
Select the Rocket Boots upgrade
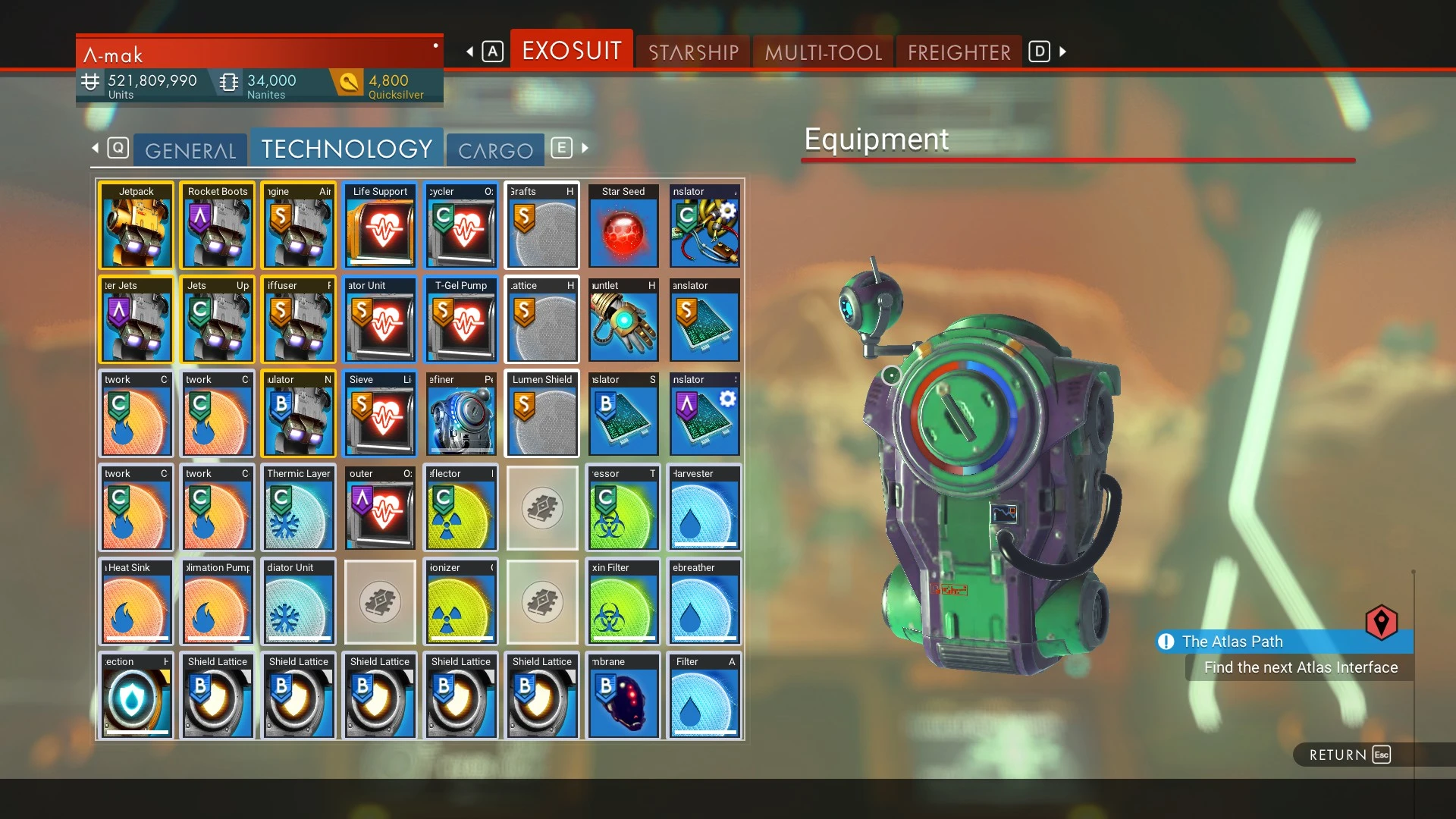click(x=217, y=225)
